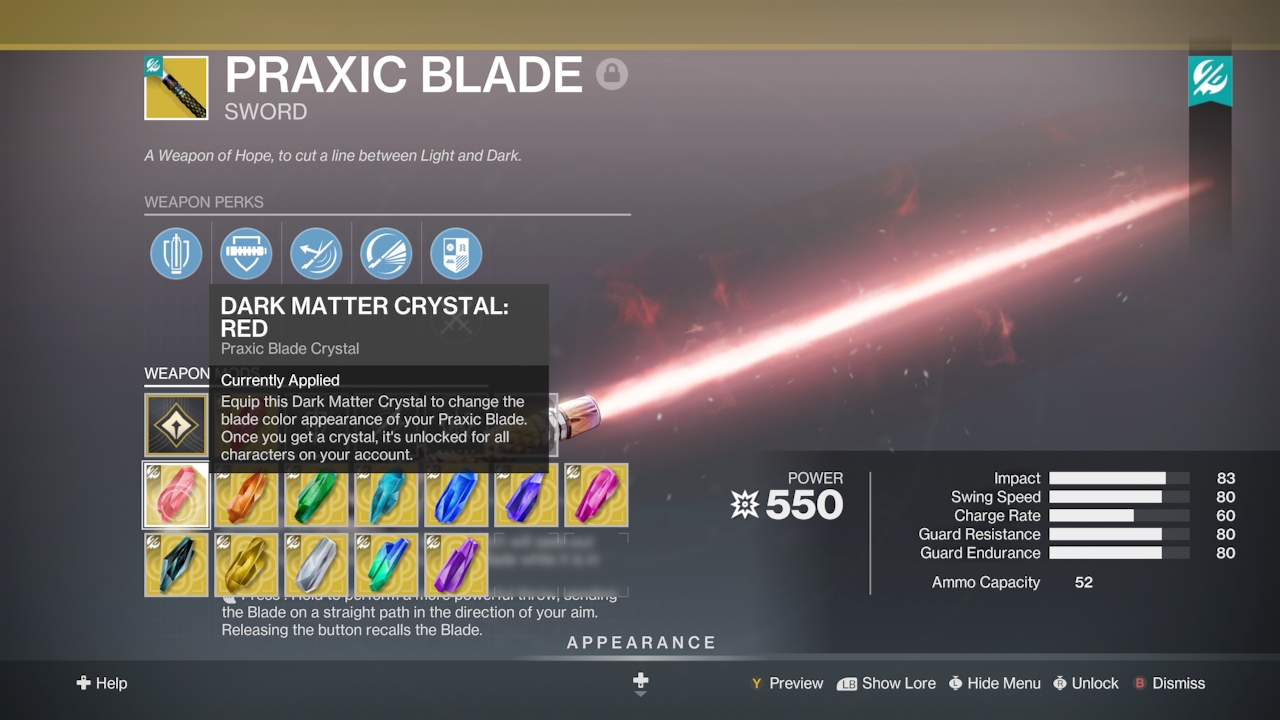Apply the gold yellow crystal
The image size is (1280, 720).
246,564
